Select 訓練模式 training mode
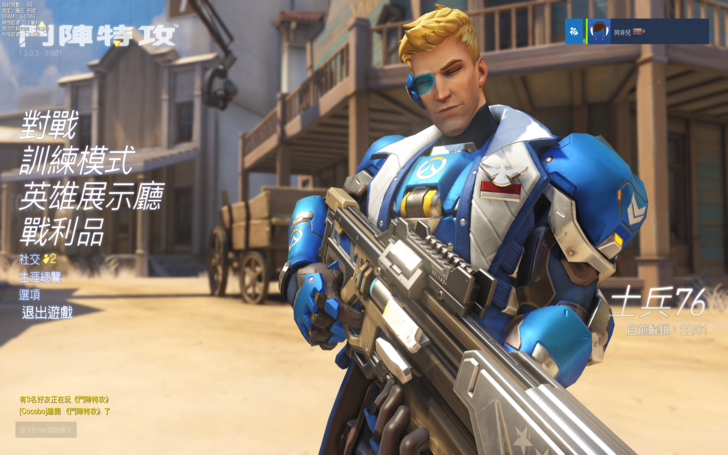The height and width of the screenshot is (455, 728). click(77, 162)
